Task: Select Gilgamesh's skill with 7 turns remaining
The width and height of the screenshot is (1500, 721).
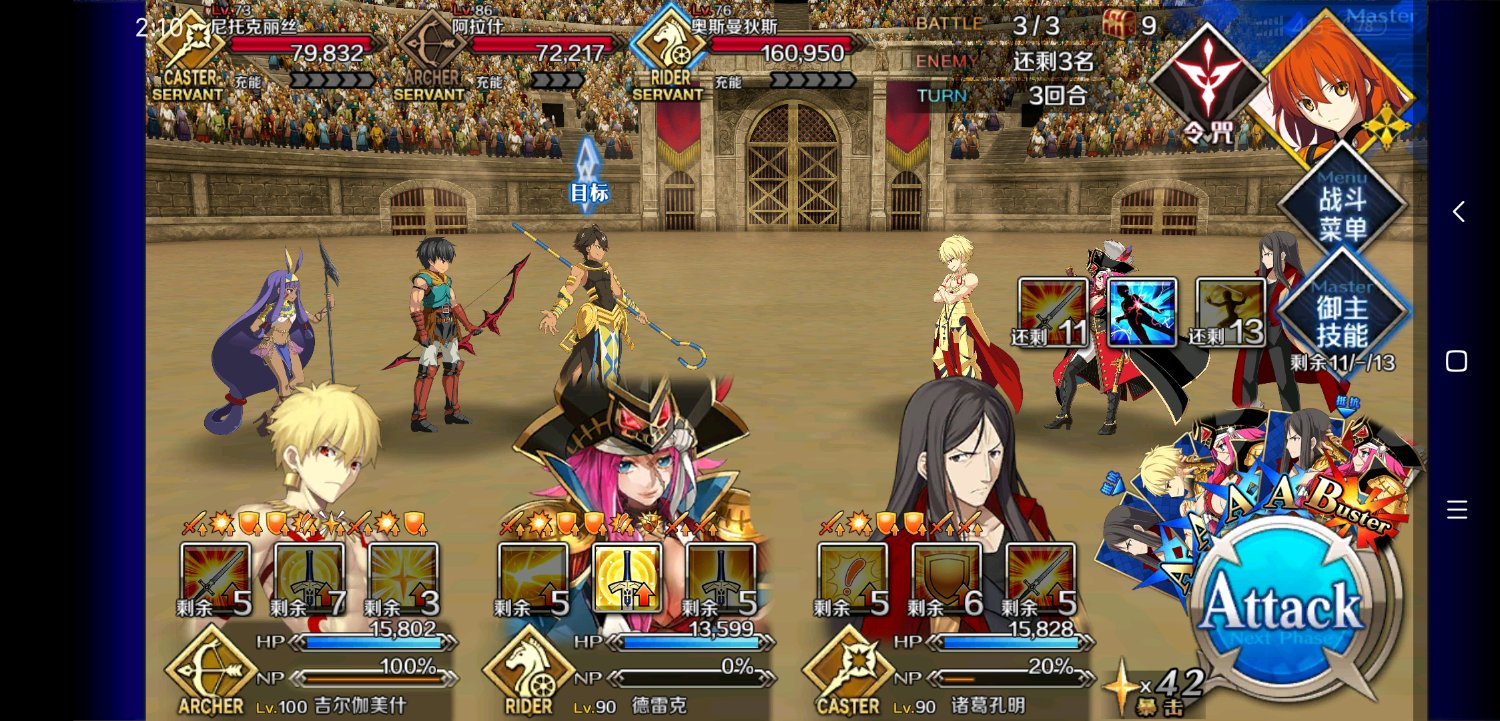Action: tap(309, 578)
